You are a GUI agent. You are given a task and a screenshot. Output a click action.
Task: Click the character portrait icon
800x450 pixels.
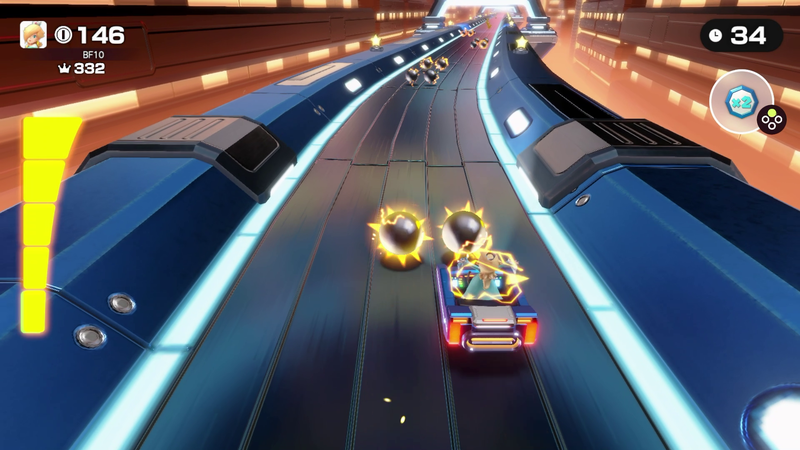click(33, 35)
